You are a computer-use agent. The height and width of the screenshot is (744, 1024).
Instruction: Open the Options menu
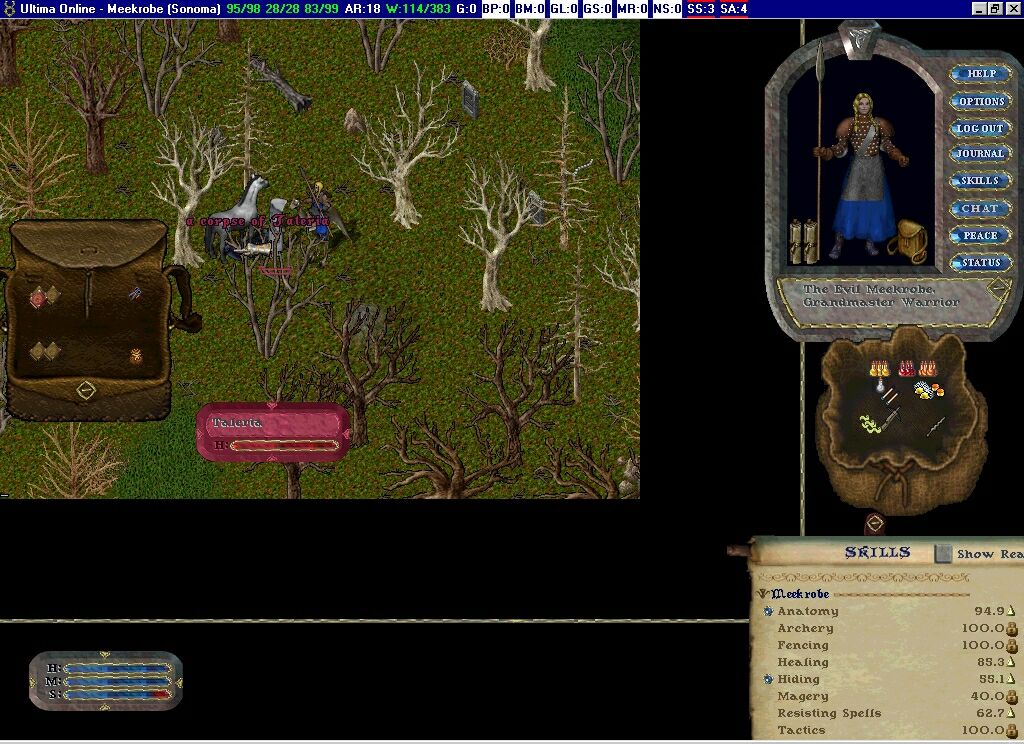(x=980, y=101)
